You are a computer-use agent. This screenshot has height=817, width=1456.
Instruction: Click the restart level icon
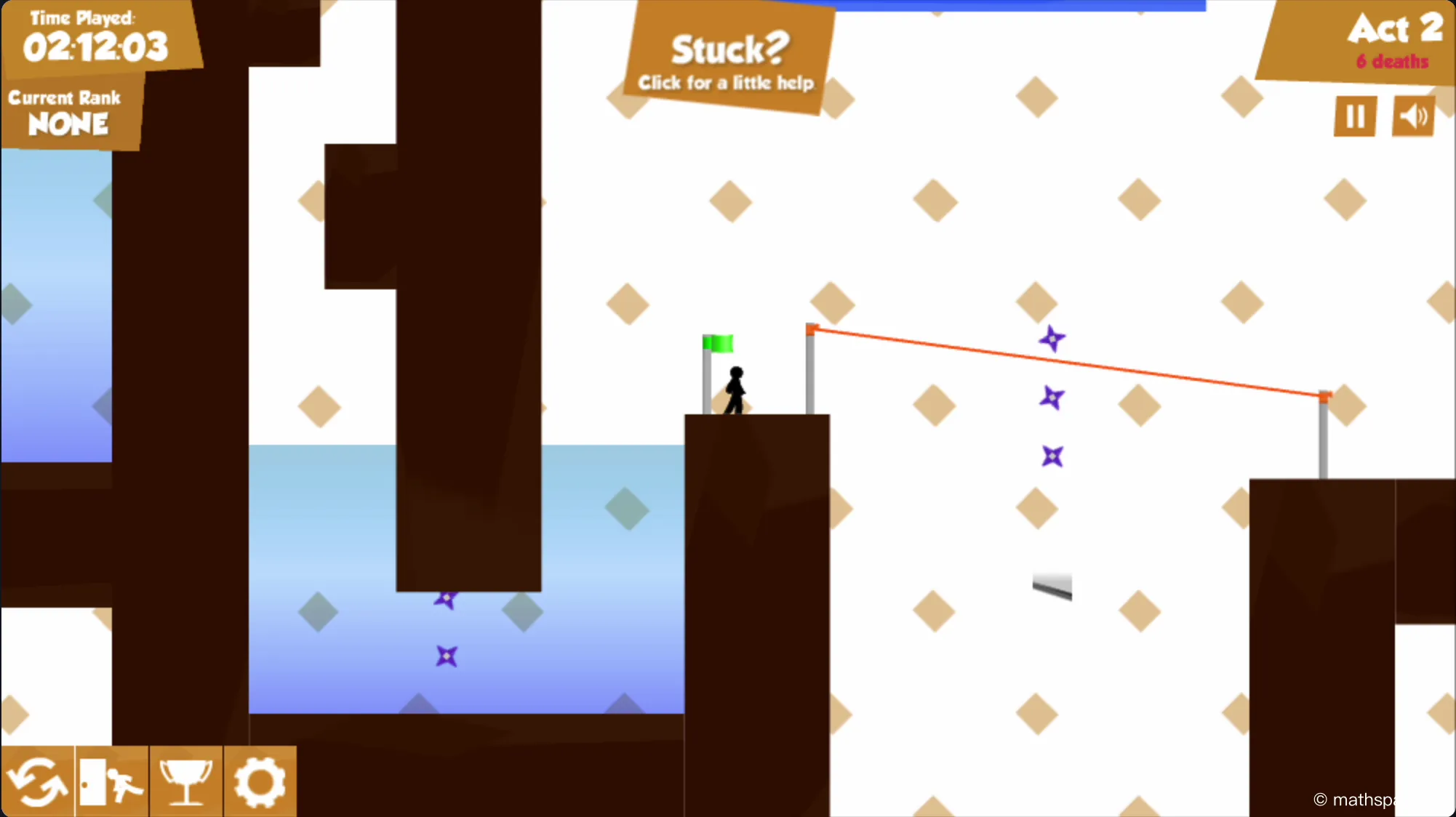coord(38,781)
